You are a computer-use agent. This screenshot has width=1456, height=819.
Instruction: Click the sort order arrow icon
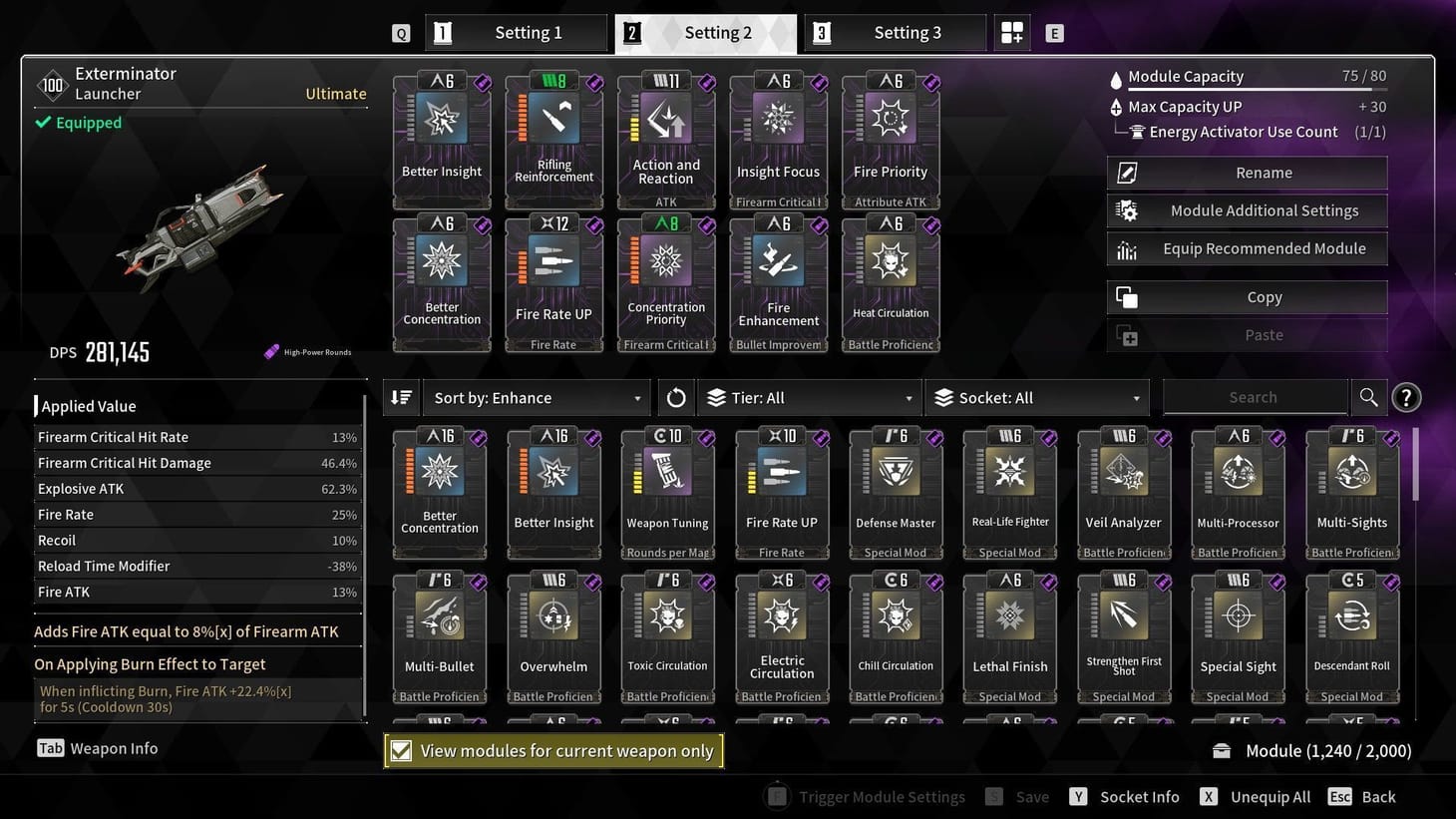(401, 396)
